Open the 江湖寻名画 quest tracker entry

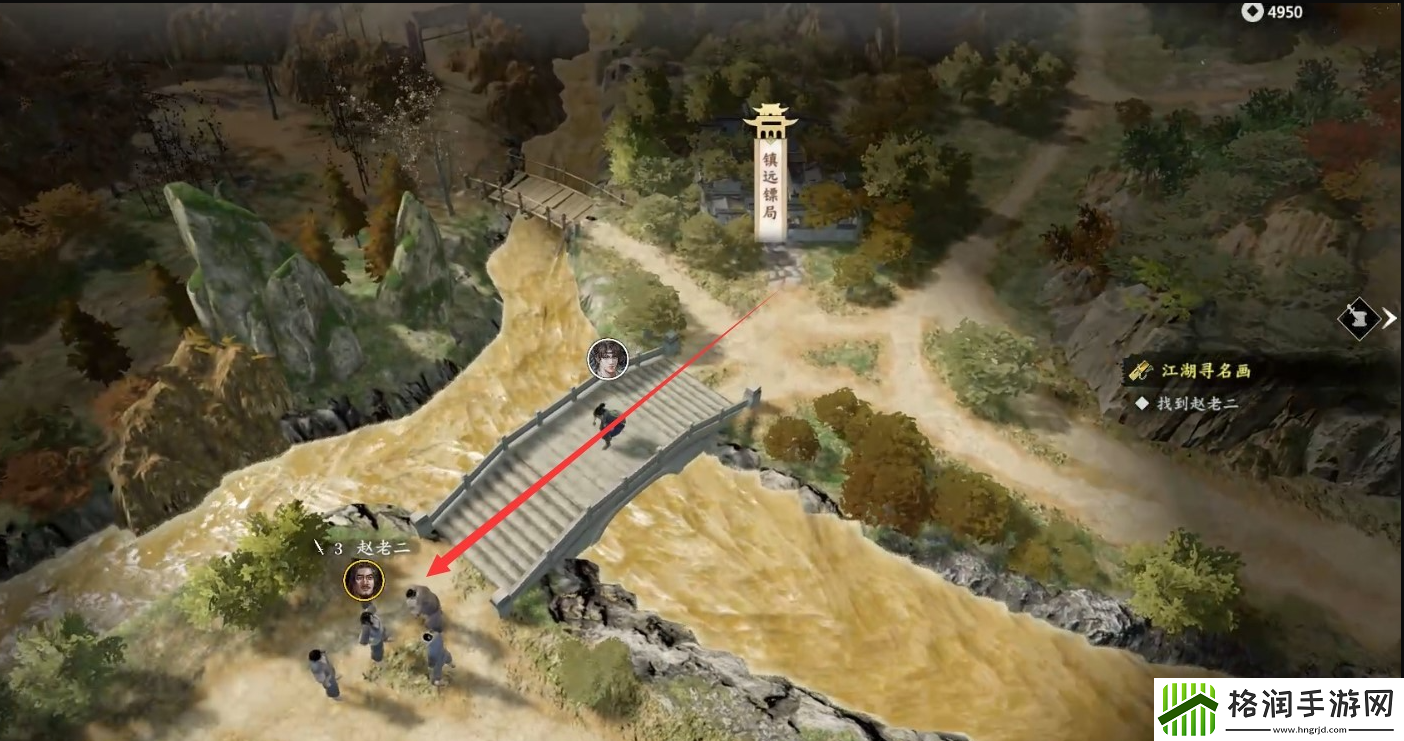(x=1205, y=371)
